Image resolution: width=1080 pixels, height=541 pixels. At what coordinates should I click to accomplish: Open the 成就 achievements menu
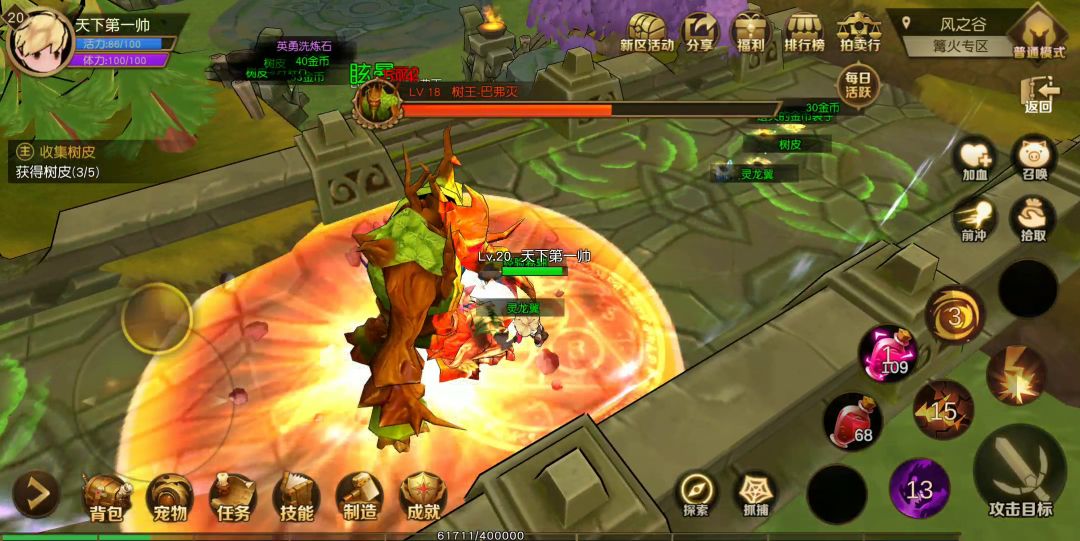click(423, 495)
